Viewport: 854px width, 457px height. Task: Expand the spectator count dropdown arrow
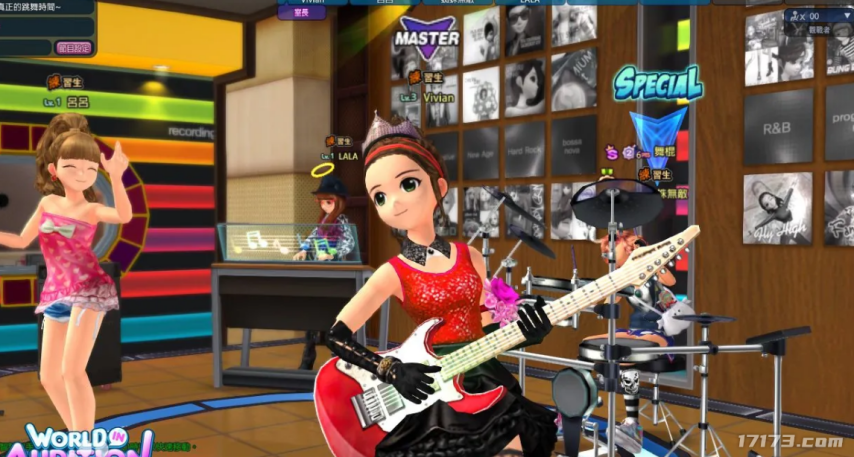[846, 16]
